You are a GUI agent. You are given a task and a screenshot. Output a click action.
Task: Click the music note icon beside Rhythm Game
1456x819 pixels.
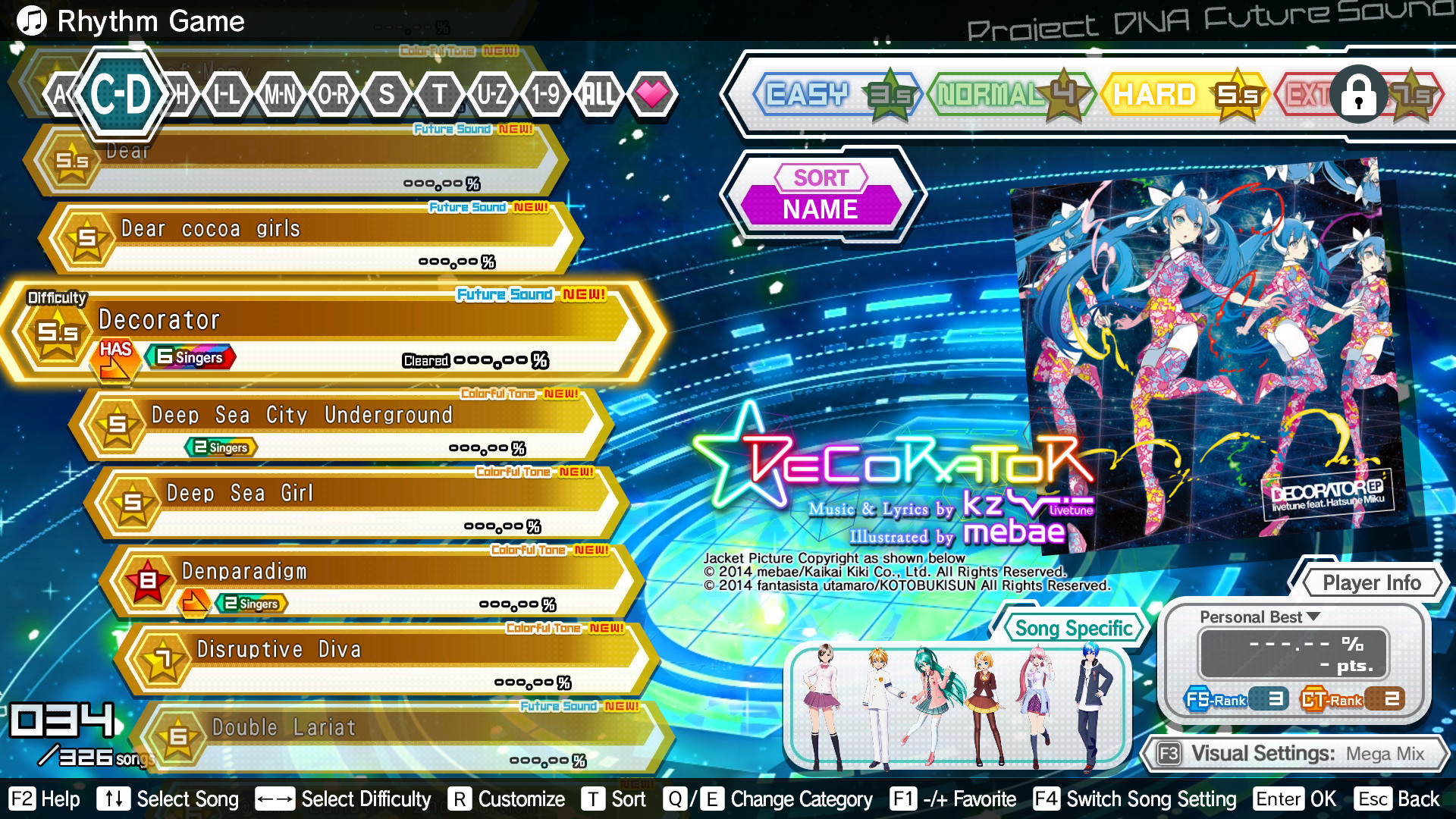click(32, 21)
